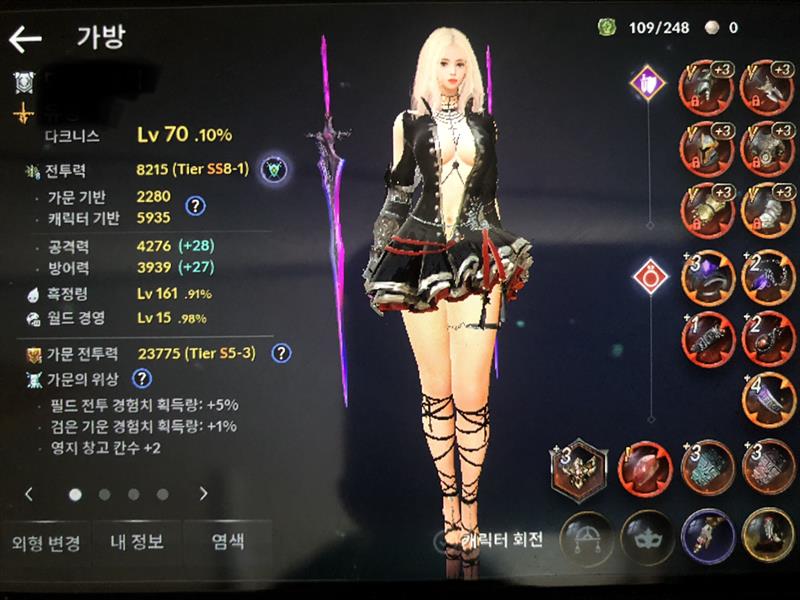Show help for 가문 전투력

click(x=282, y=352)
